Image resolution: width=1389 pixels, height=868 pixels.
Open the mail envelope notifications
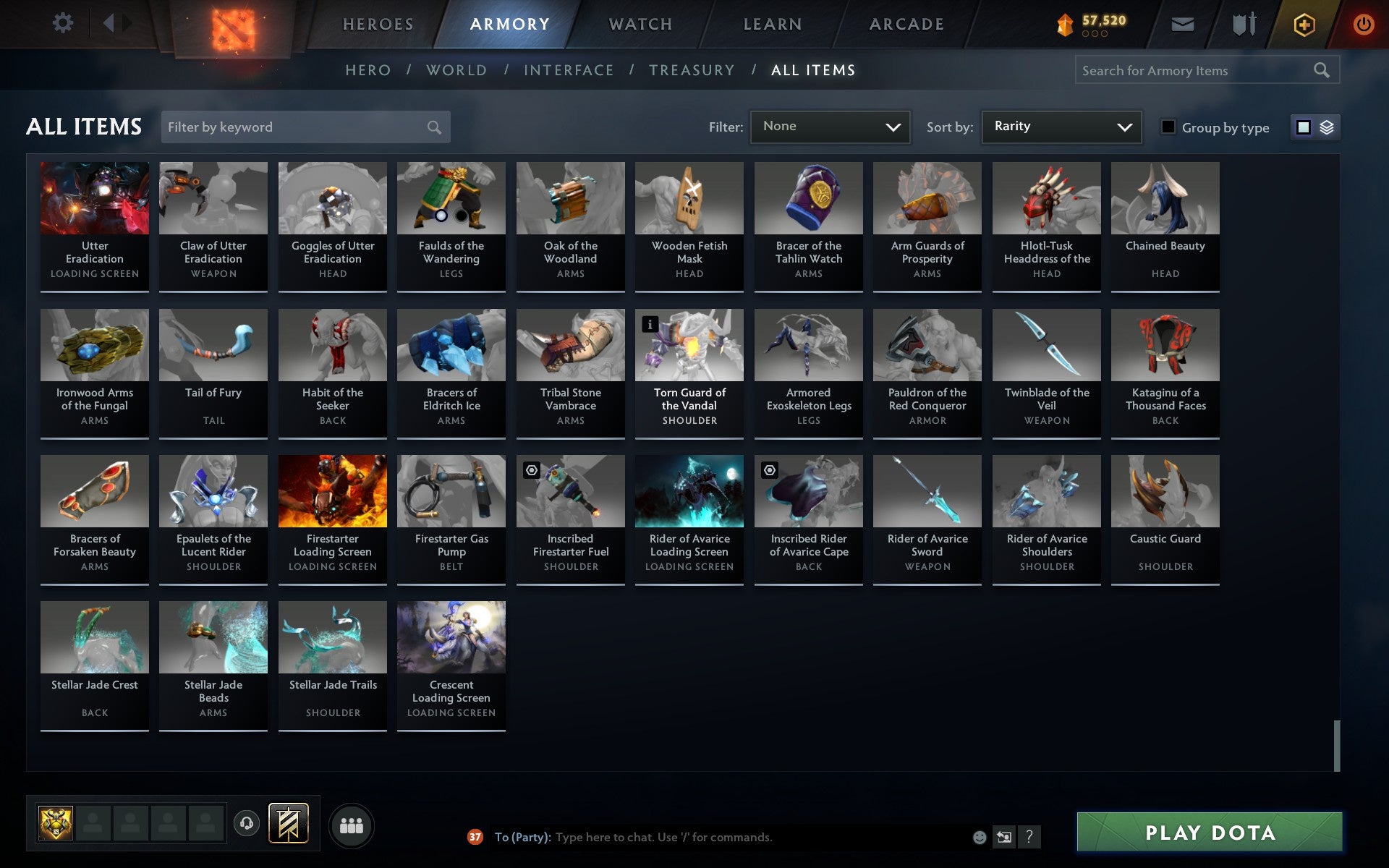tap(1181, 23)
